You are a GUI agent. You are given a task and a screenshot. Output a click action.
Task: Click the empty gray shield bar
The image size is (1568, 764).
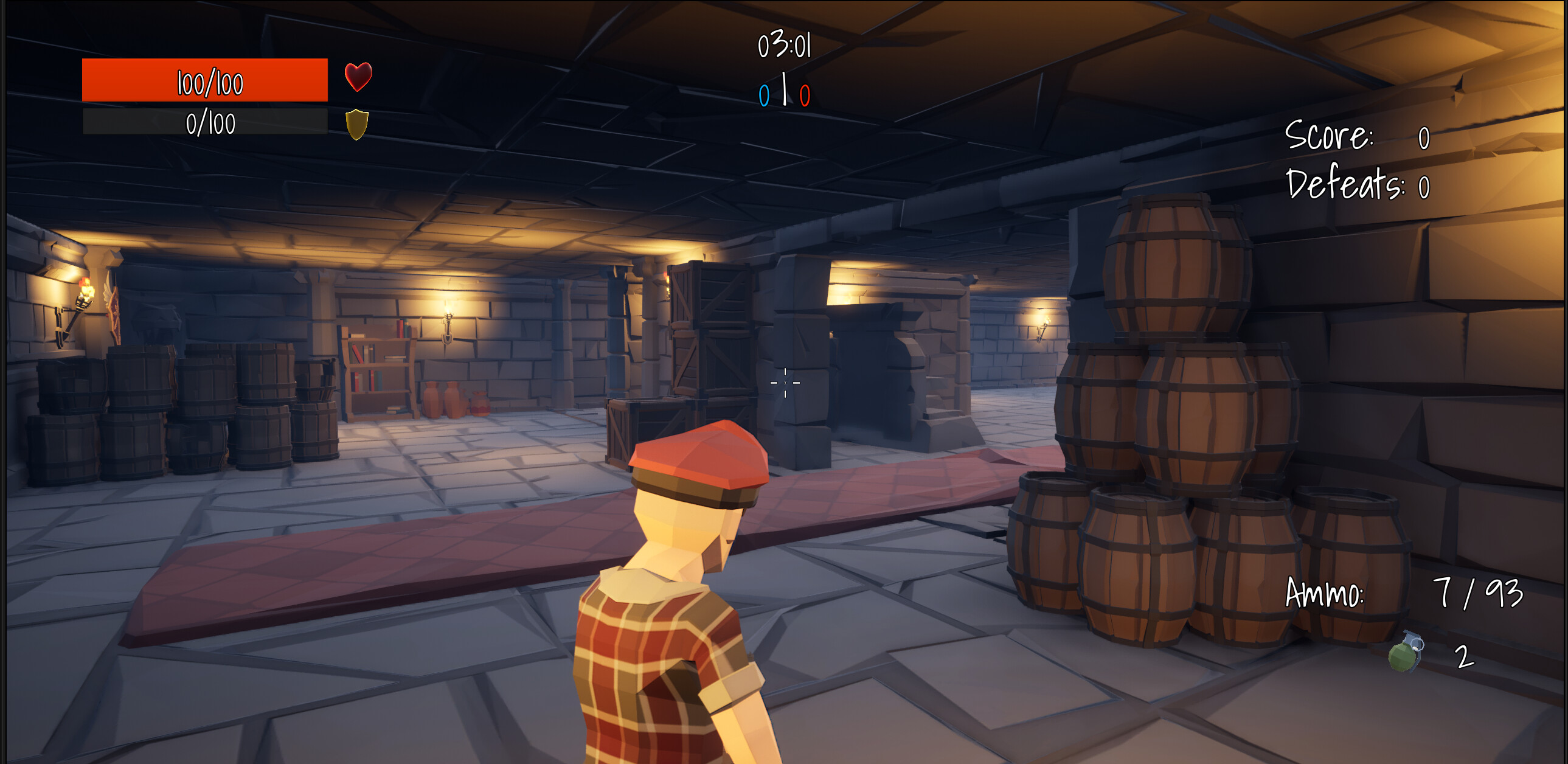(x=207, y=122)
